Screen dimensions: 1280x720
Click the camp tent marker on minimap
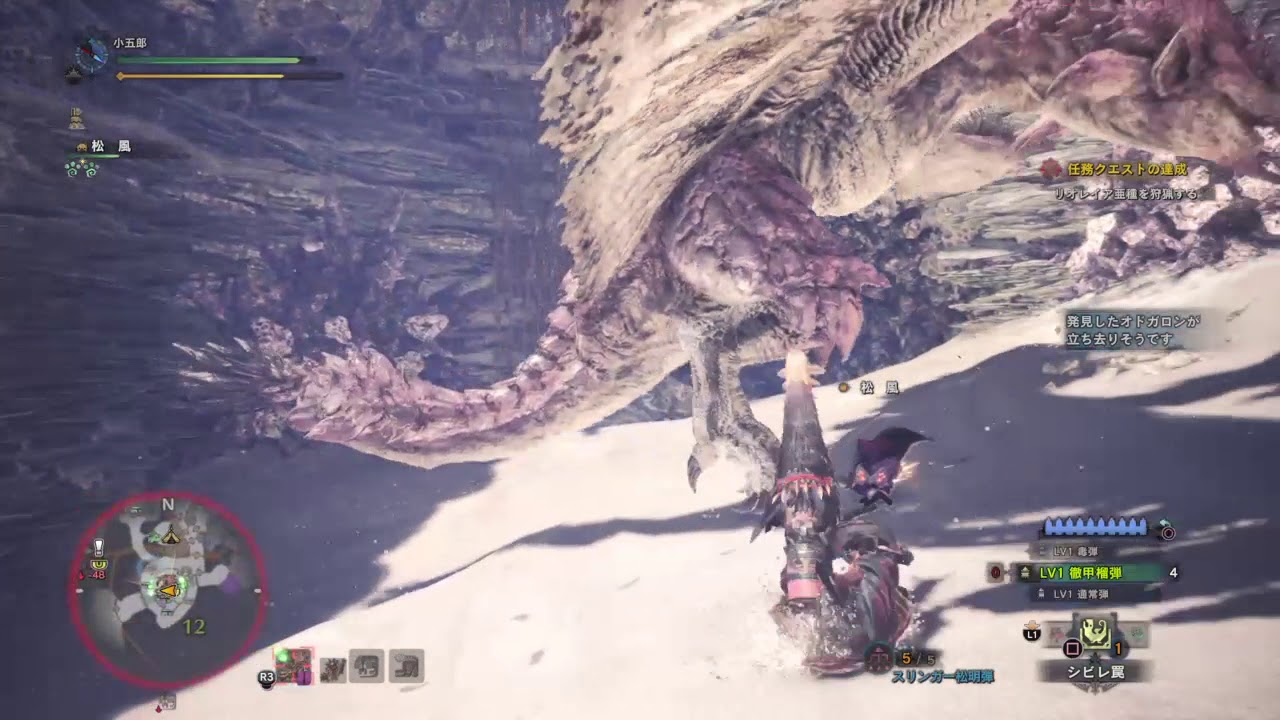[170, 535]
